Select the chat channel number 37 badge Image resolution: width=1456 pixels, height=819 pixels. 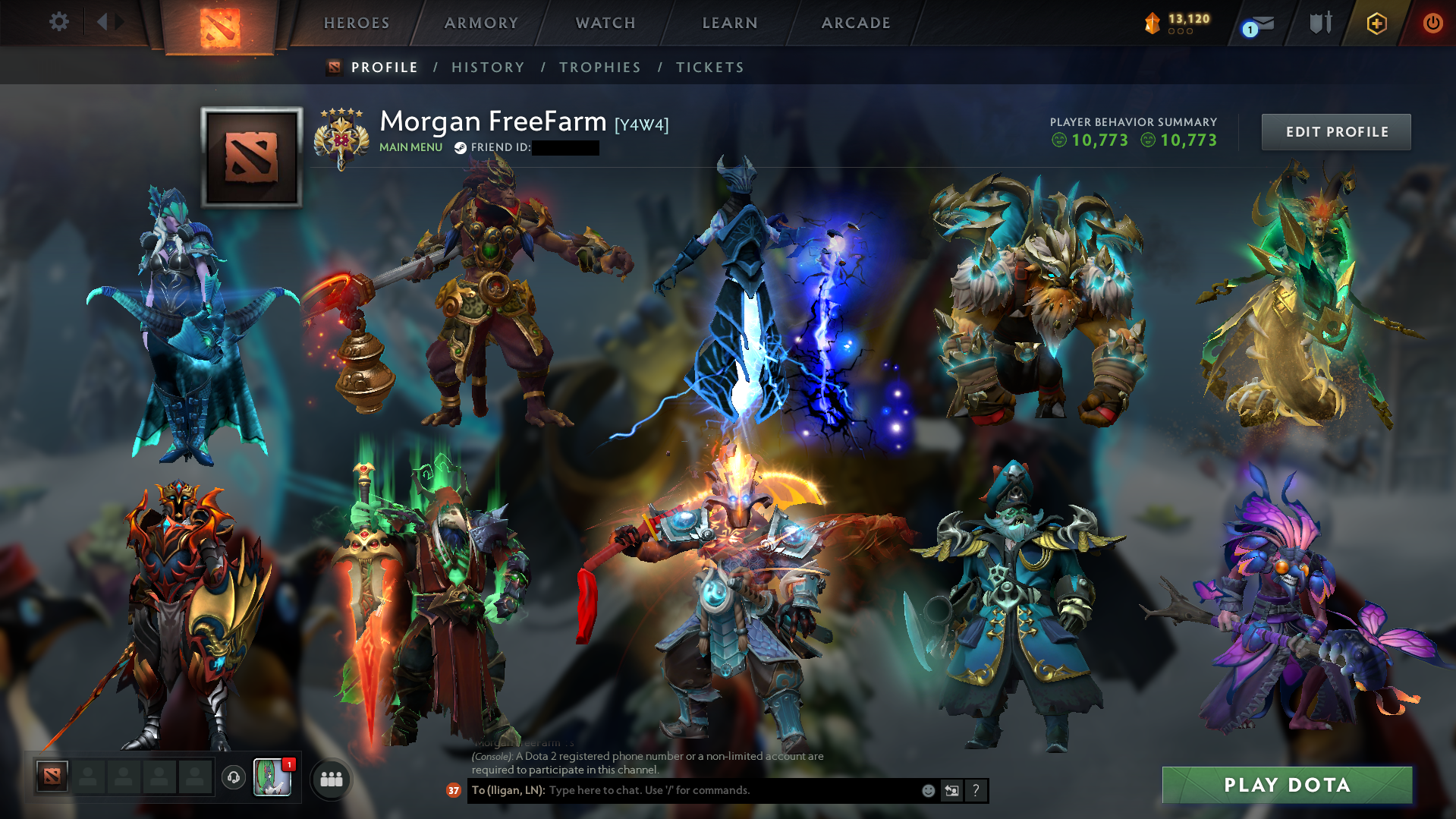click(x=453, y=790)
